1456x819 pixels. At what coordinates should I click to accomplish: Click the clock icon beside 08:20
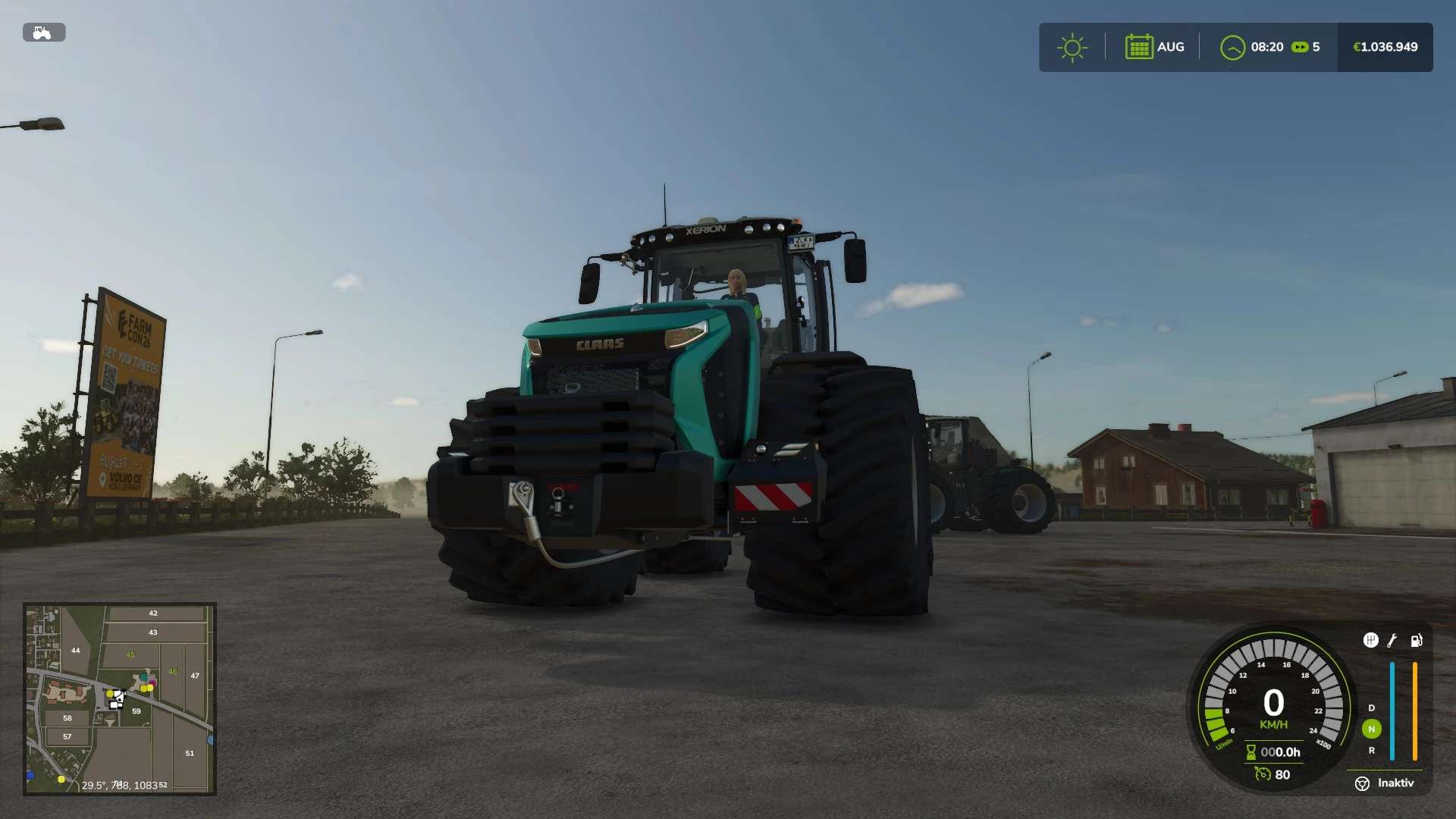click(x=1232, y=48)
